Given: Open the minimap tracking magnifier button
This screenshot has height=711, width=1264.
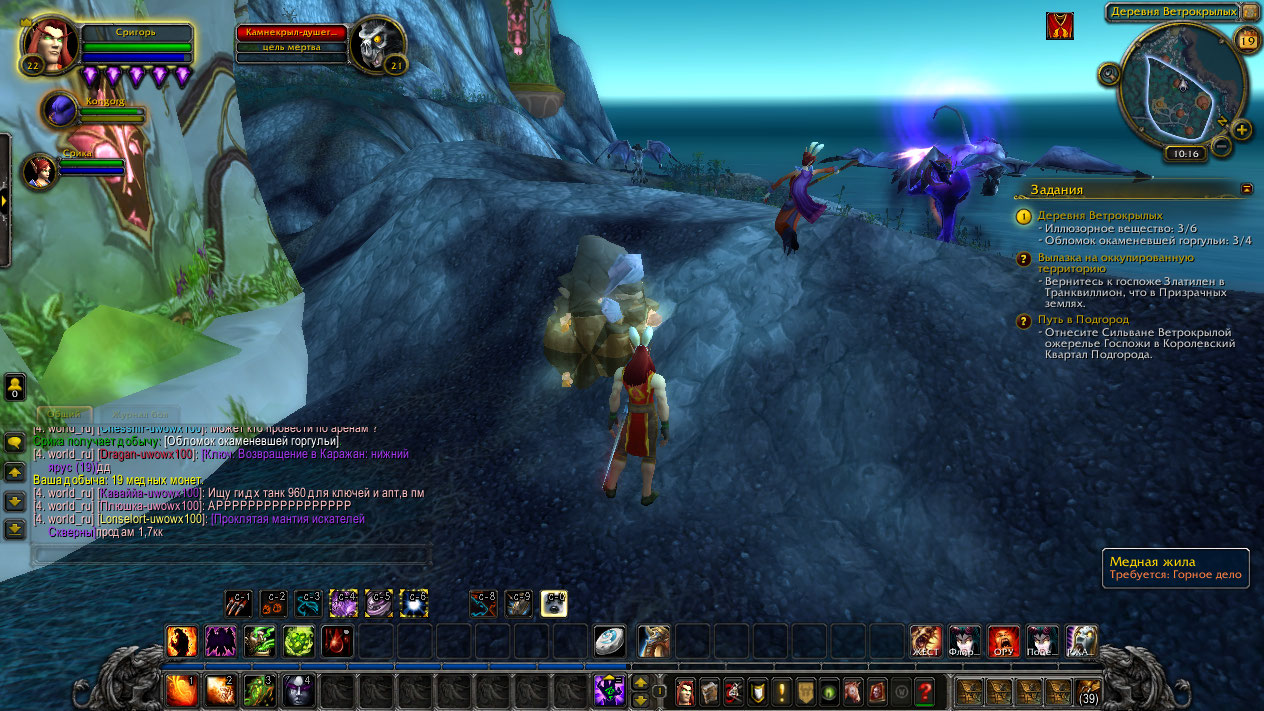Looking at the screenshot, I should pos(1109,73).
